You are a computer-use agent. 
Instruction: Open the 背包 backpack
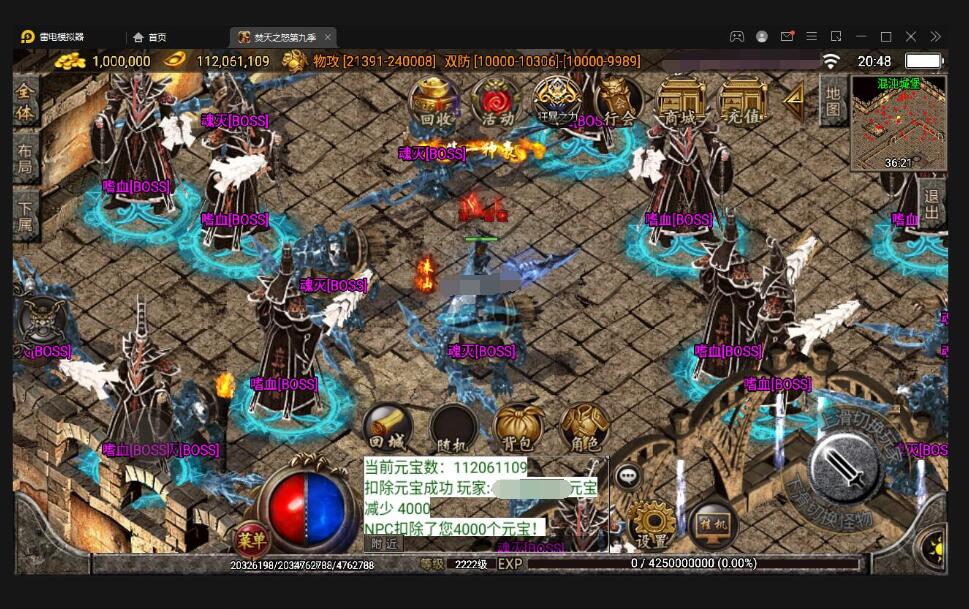(518, 428)
